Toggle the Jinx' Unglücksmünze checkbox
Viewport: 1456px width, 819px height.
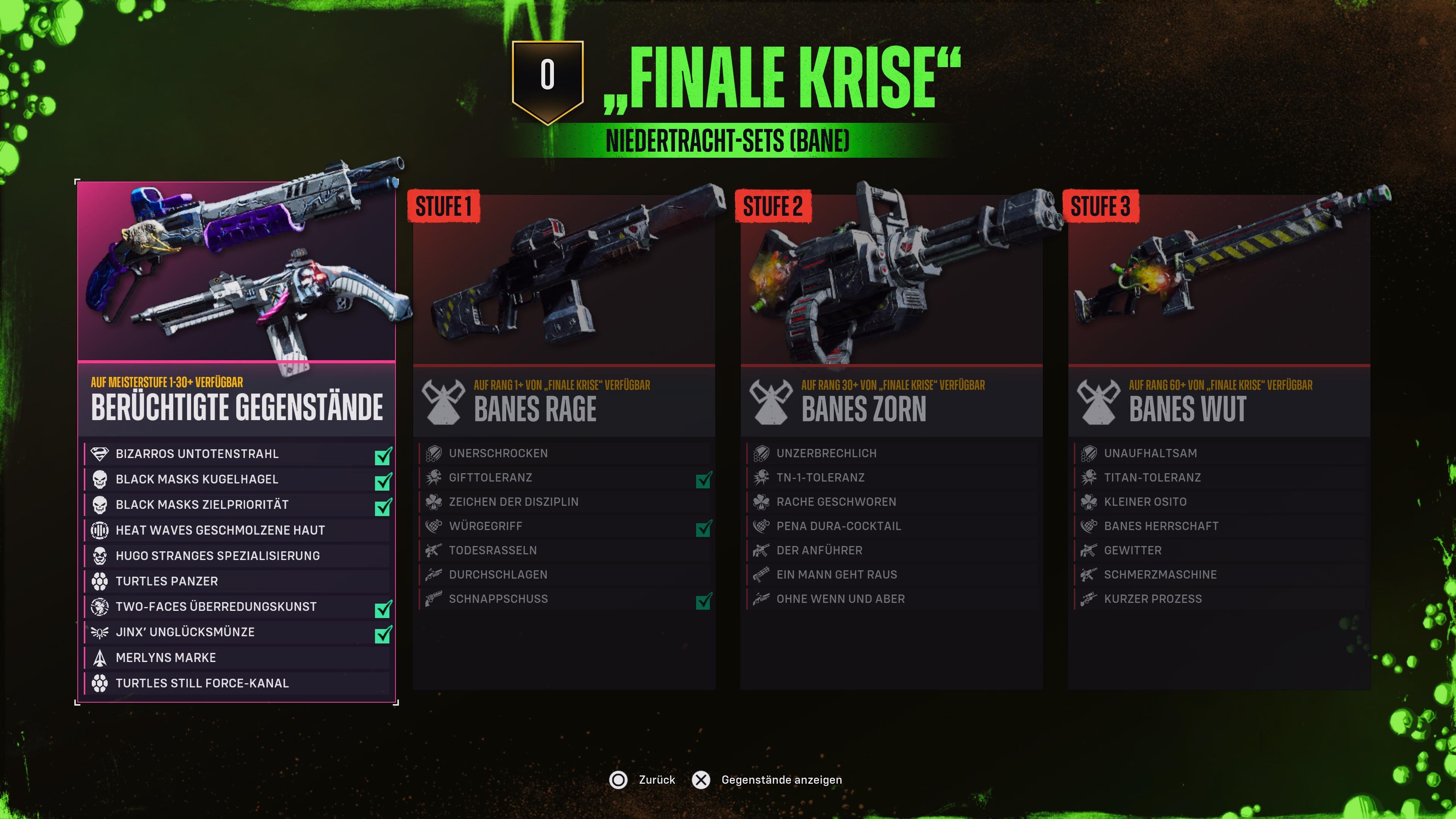coord(383,631)
